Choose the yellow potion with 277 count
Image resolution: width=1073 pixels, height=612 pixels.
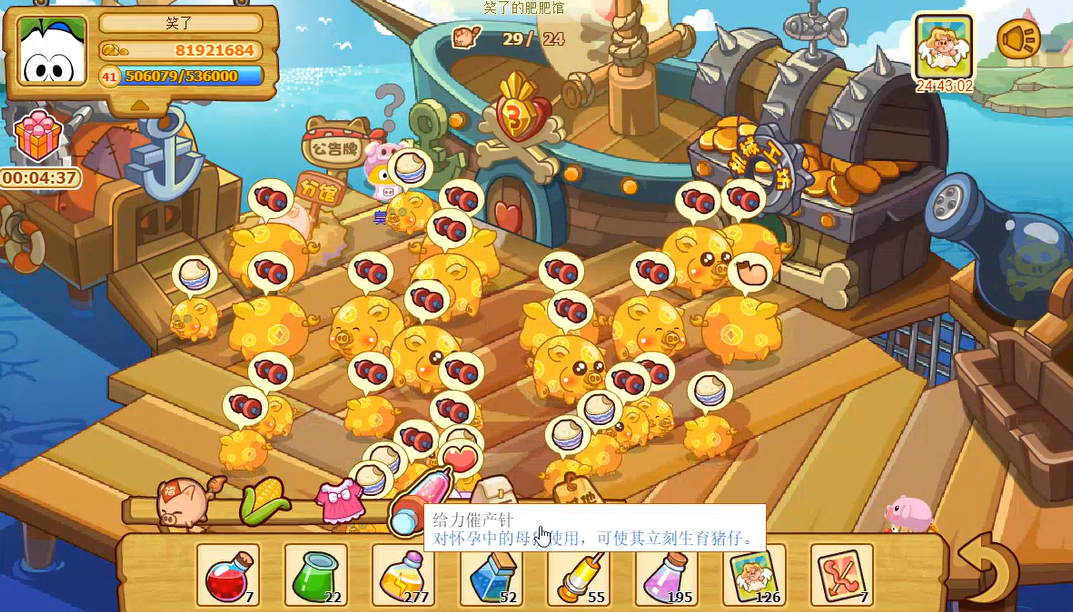pos(404,575)
